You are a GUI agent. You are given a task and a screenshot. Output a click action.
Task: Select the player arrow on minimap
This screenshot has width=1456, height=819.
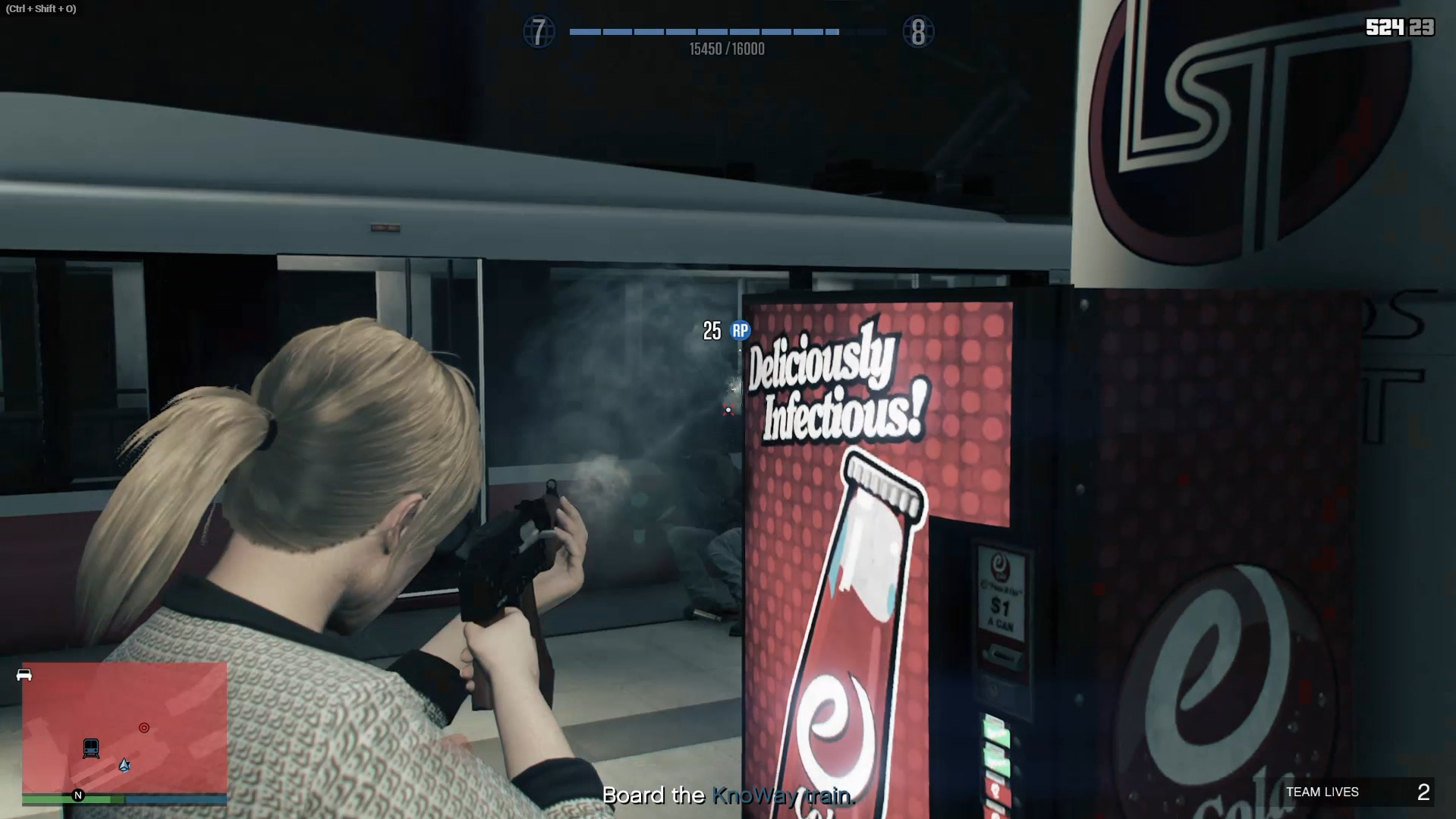coord(124,765)
